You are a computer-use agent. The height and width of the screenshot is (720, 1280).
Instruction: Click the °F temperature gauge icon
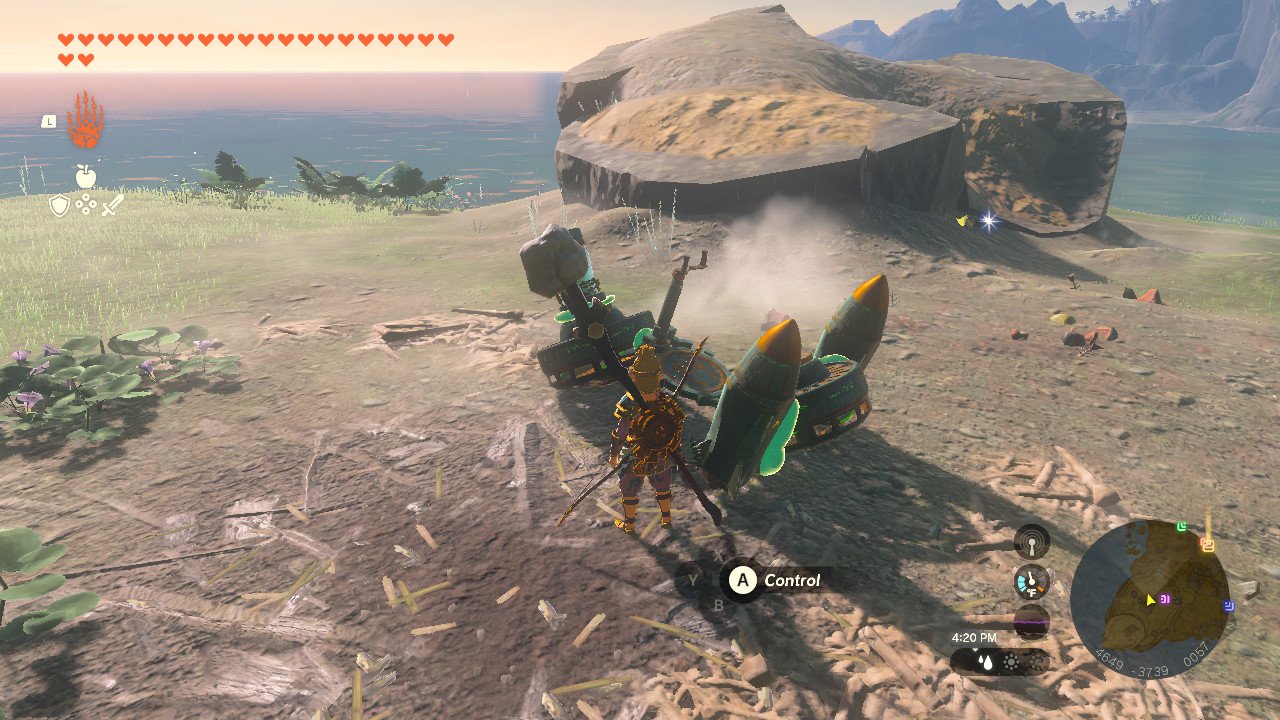point(1031,581)
